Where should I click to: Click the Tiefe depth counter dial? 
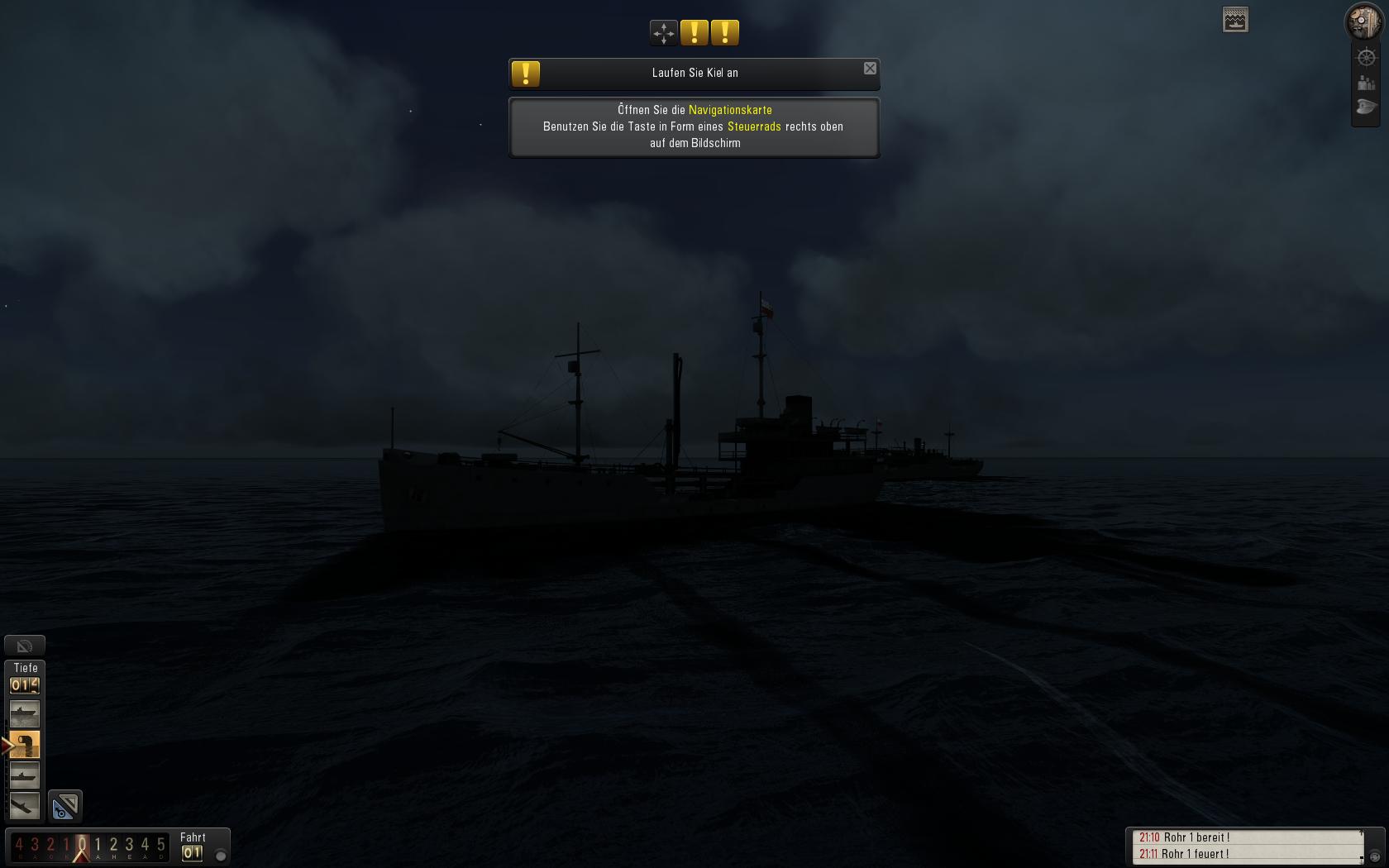click(x=25, y=685)
